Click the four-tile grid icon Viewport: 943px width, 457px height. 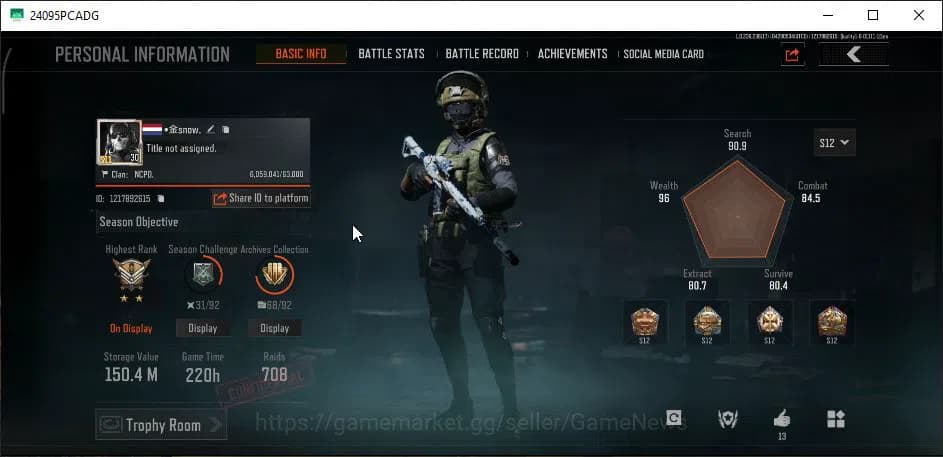tap(835, 419)
